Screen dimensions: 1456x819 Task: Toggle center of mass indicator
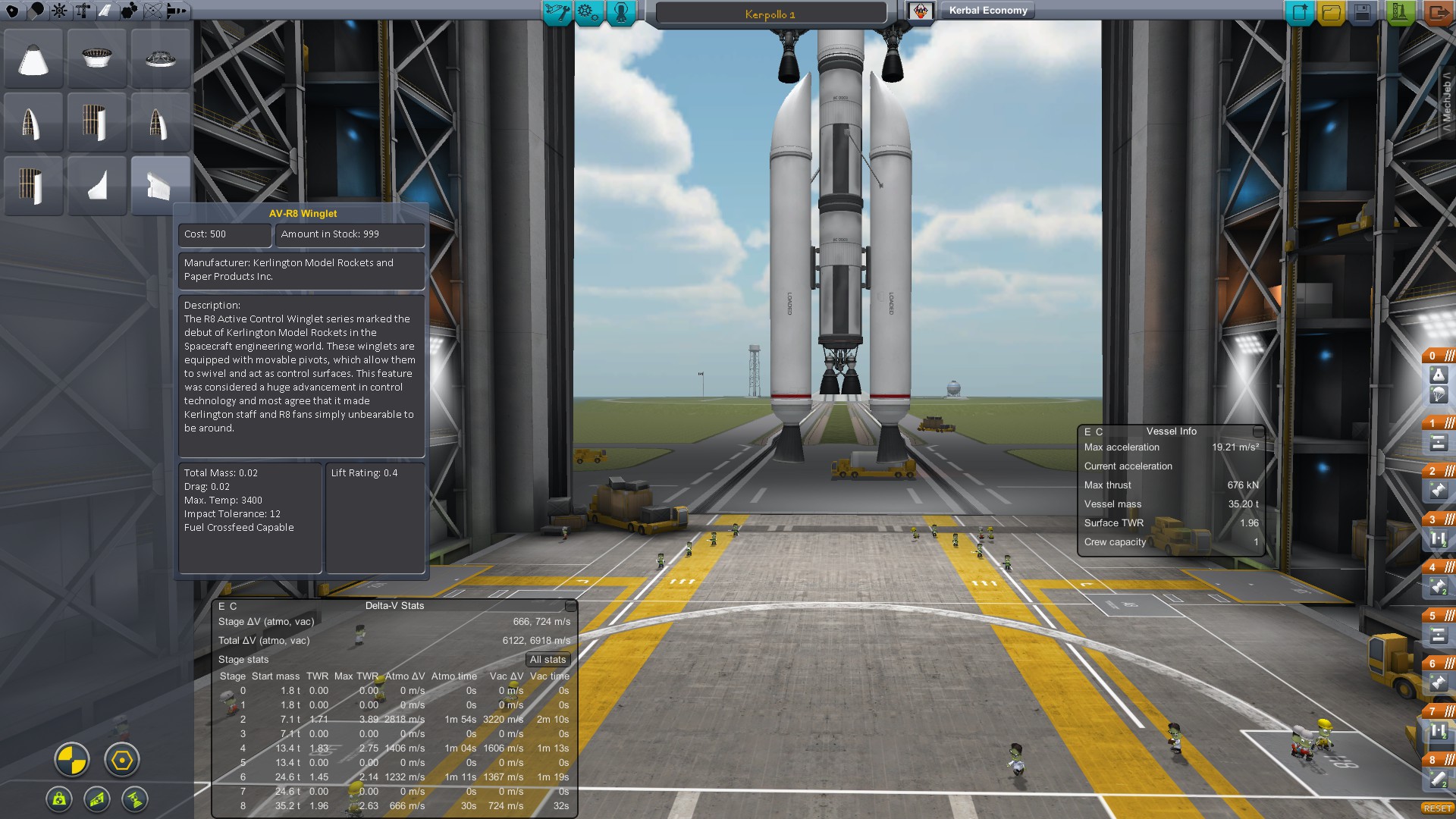[x=72, y=760]
